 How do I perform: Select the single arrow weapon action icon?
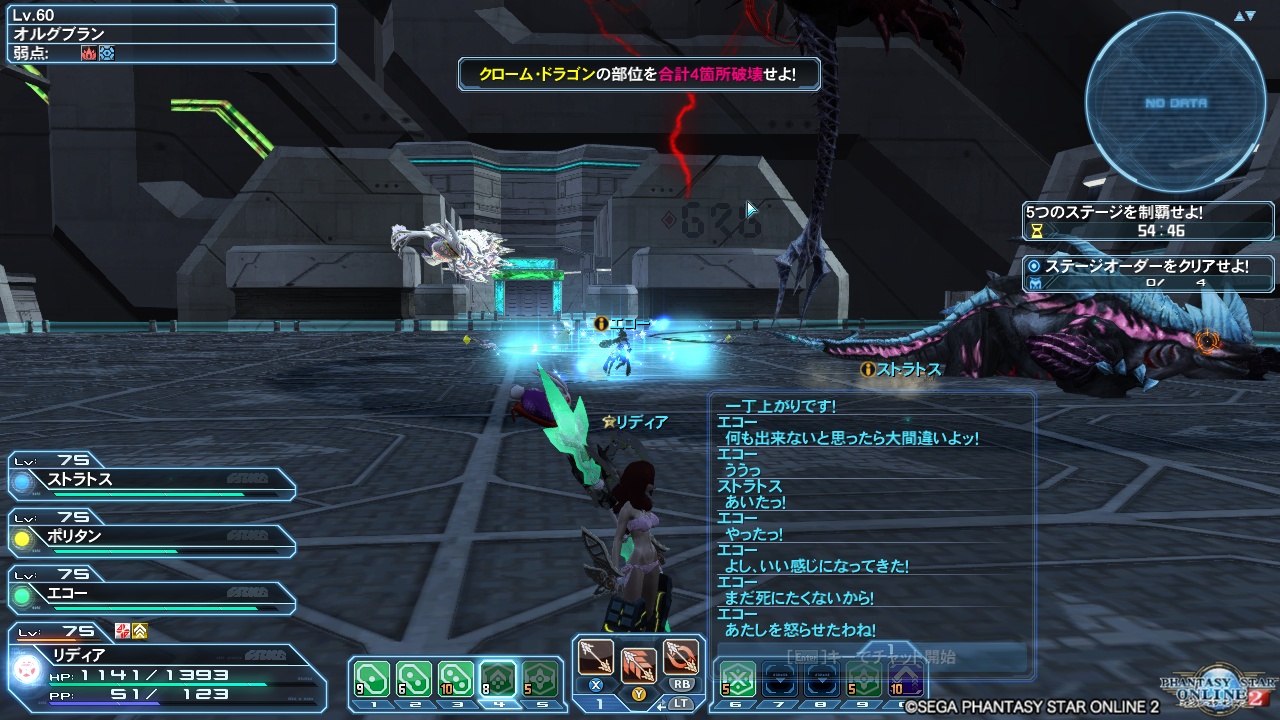tap(596, 658)
